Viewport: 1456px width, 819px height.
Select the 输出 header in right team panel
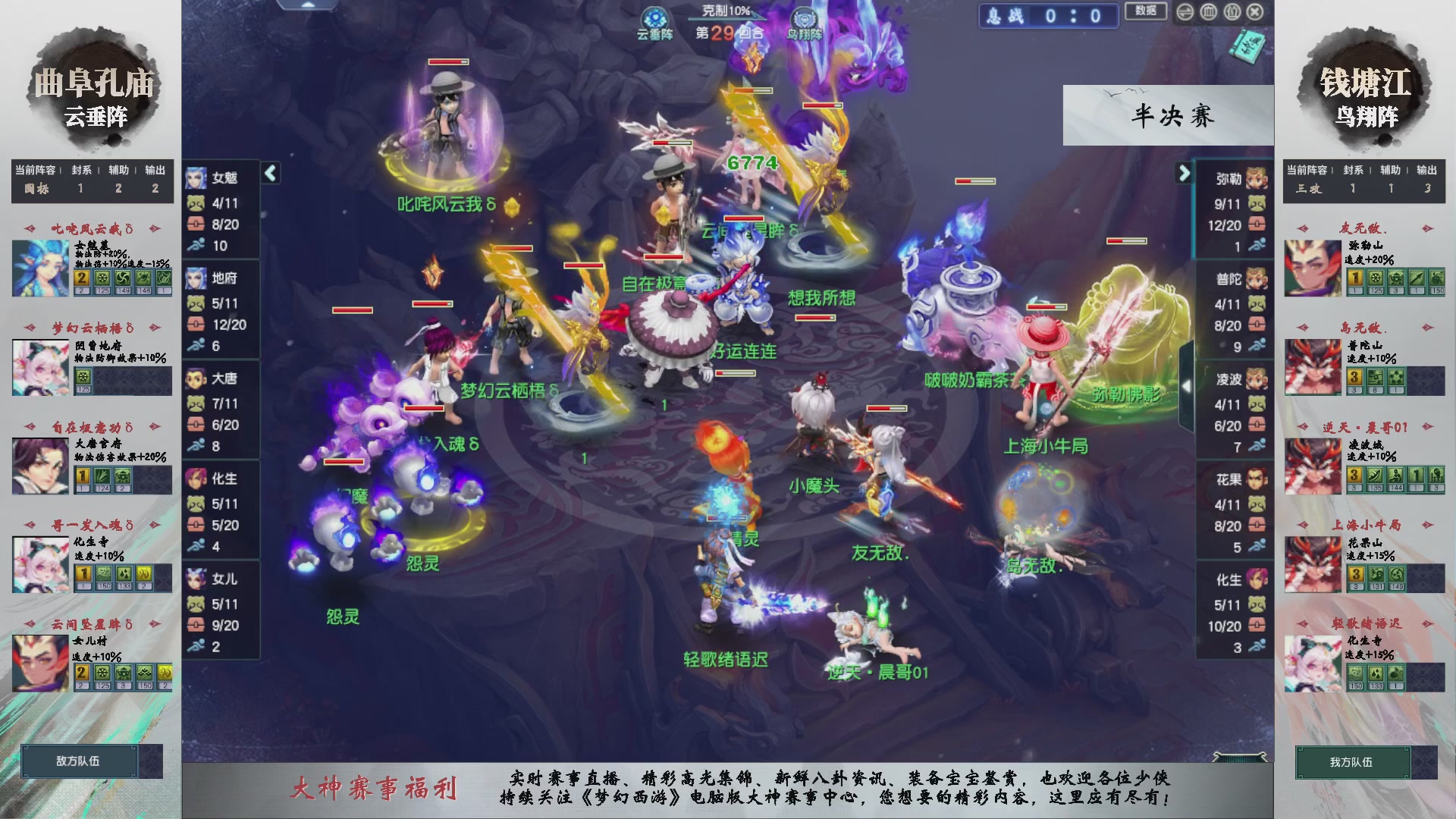pos(1426,171)
